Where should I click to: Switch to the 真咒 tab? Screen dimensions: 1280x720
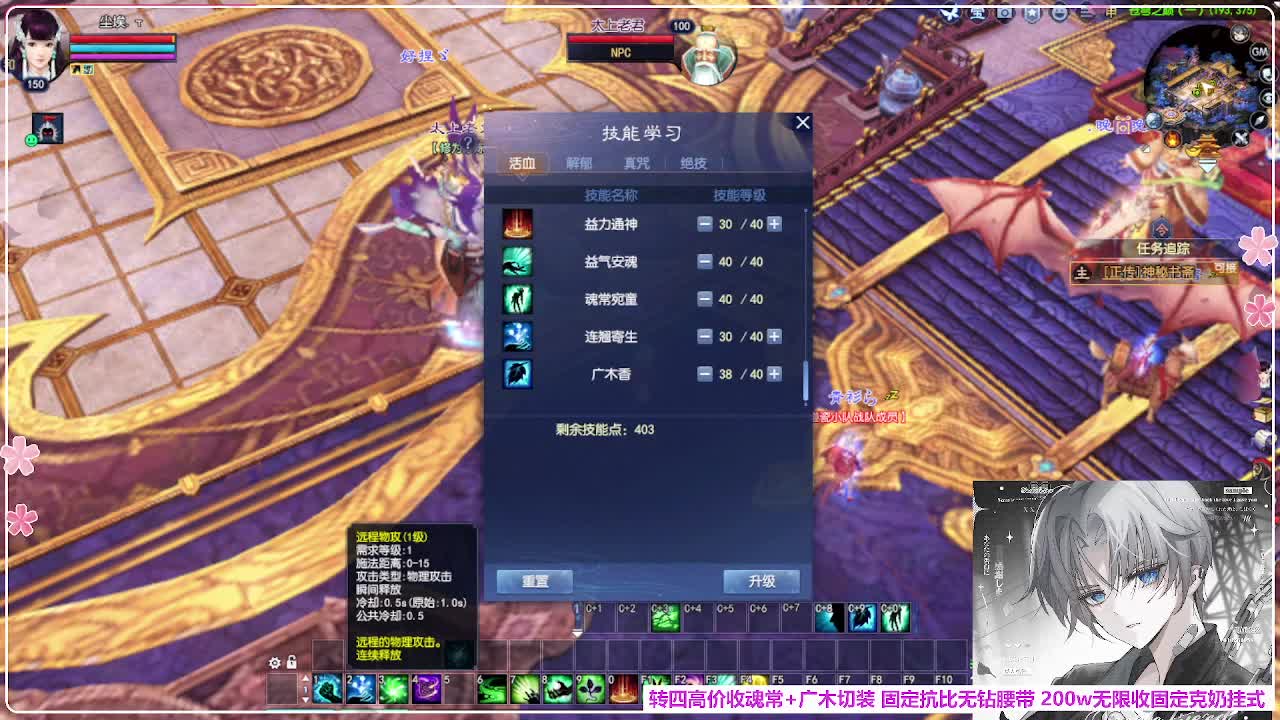[637, 162]
